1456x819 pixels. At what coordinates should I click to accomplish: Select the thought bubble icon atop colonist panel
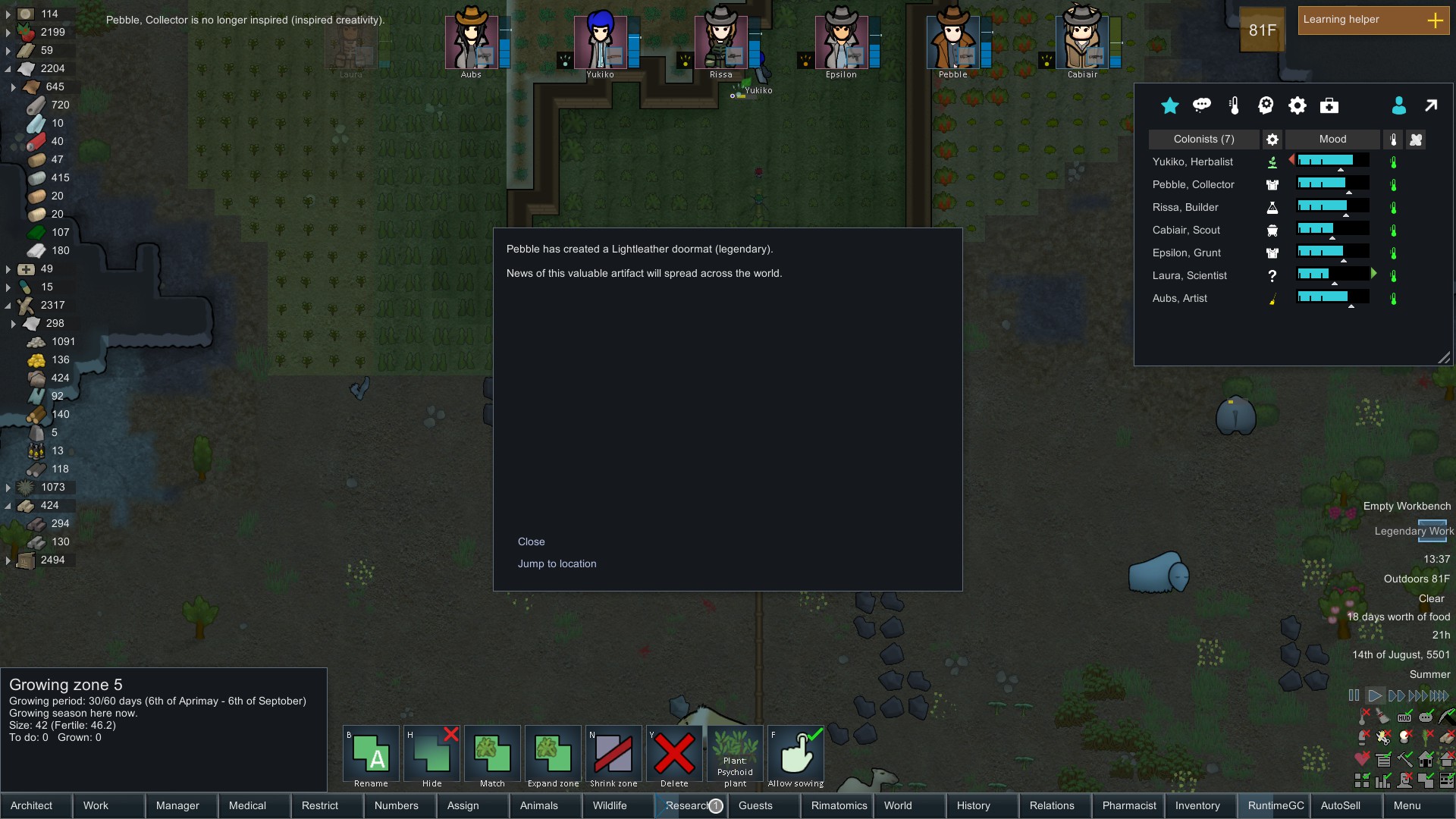pos(1202,106)
